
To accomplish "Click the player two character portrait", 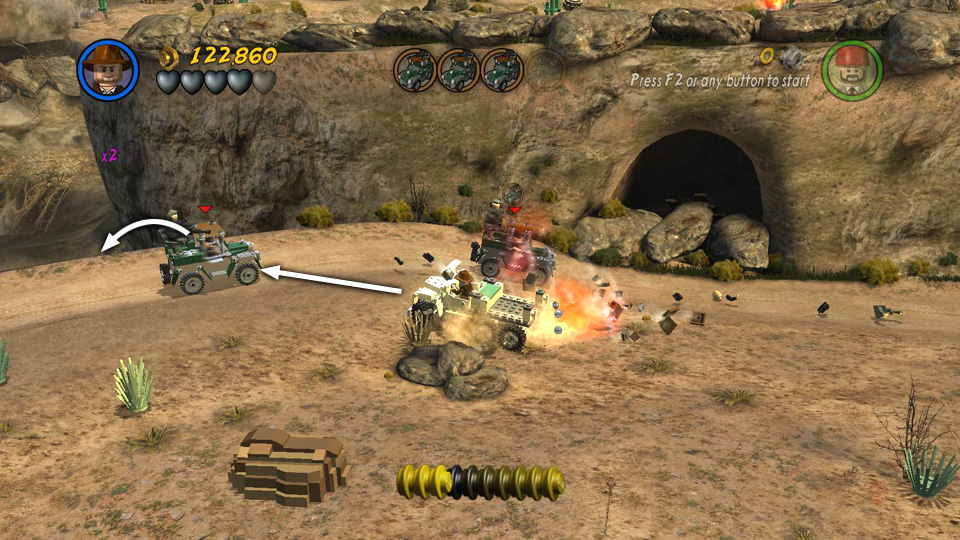I will (851, 69).
